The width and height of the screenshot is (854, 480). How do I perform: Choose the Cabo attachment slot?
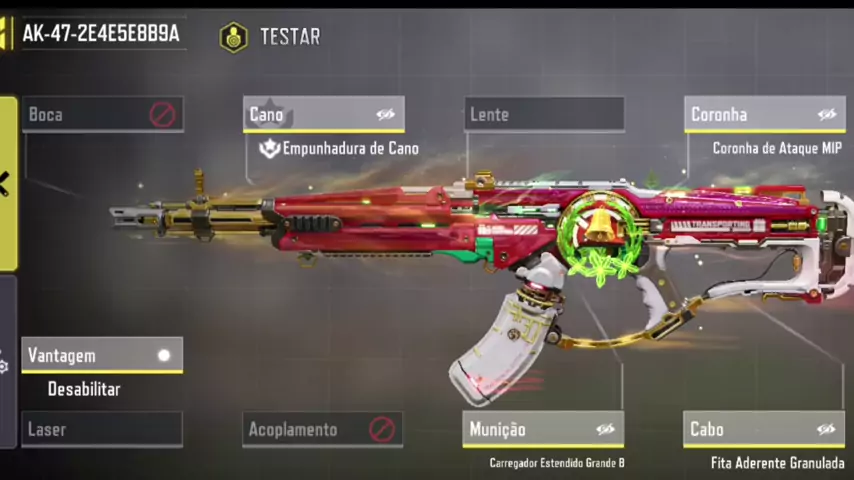click(x=750, y=429)
